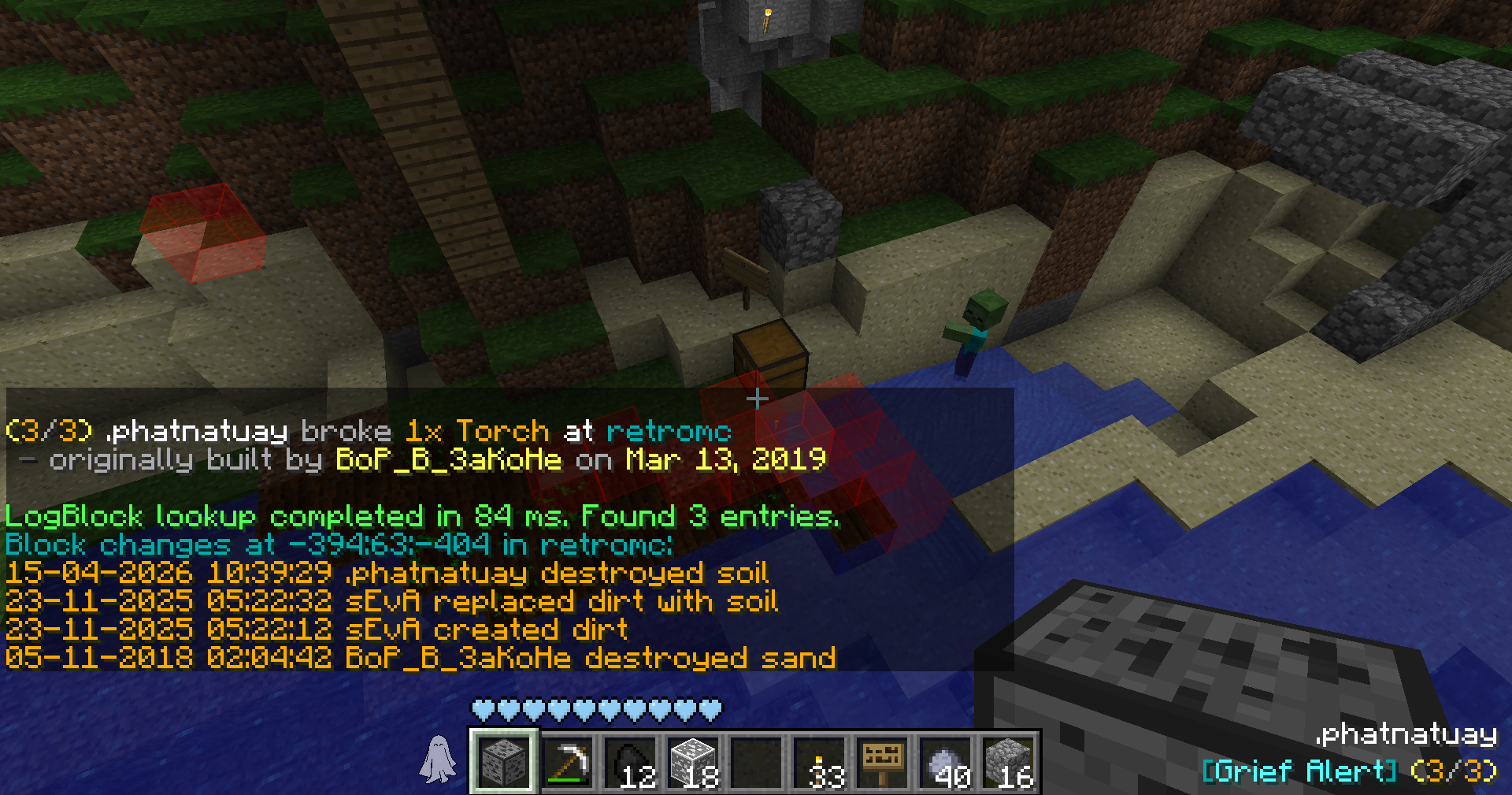Viewport: 1512px width, 795px height.
Task: Select the iron pickaxe hotbar slot
Action: coord(567,762)
